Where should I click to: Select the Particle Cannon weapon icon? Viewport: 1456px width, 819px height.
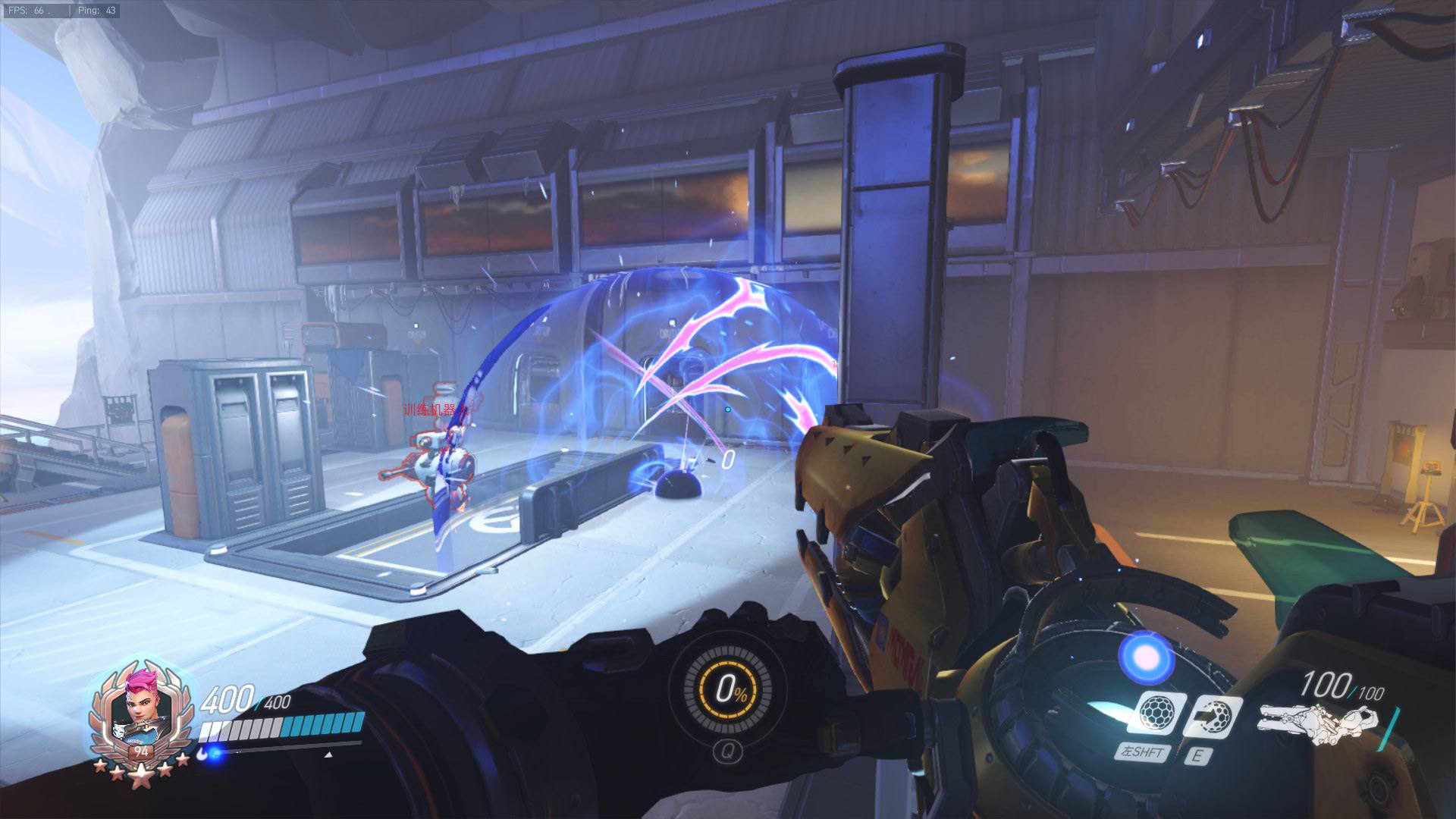click(1318, 723)
